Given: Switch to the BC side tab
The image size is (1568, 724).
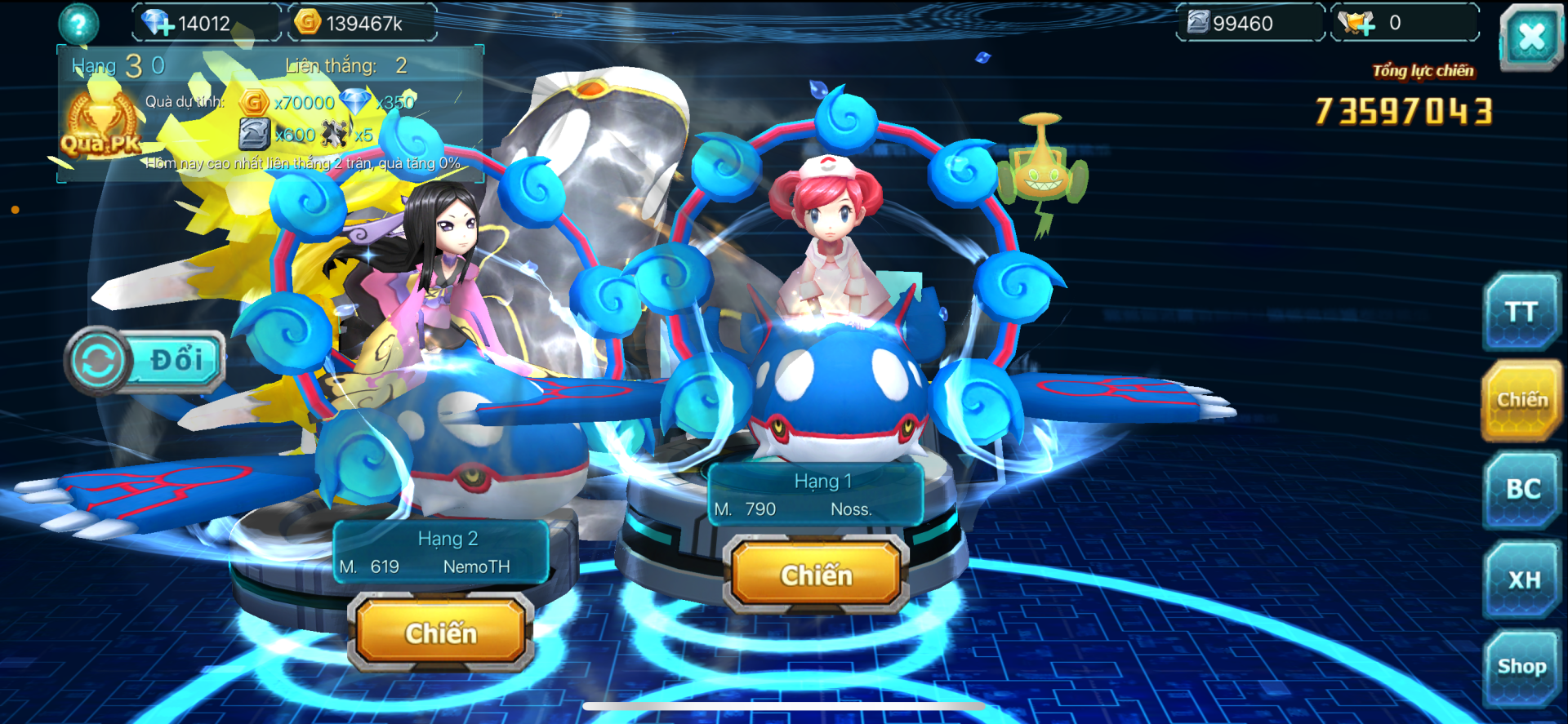Looking at the screenshot, I should [1522, 489].
